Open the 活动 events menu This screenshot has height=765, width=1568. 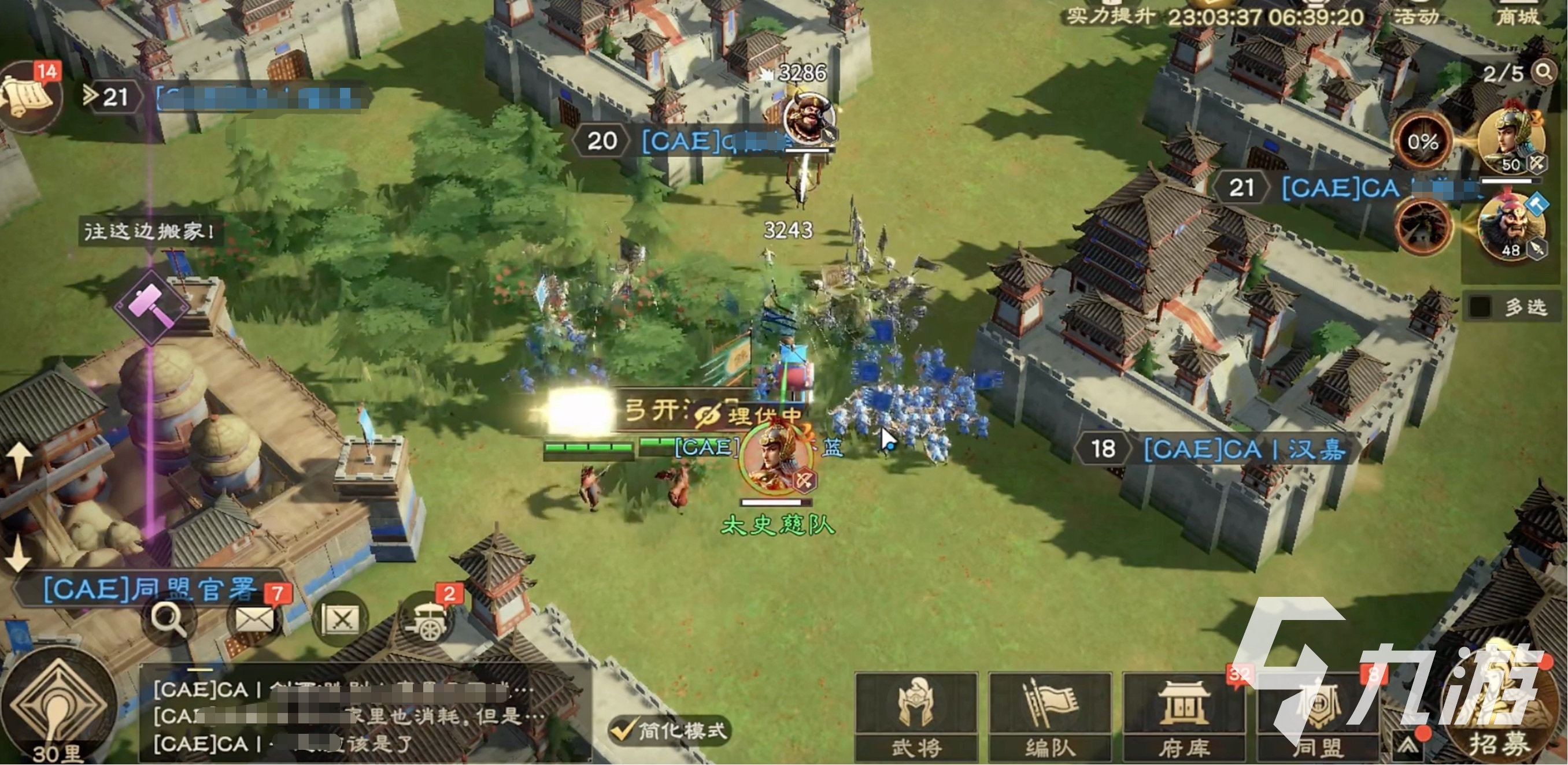coord(1417,14)
